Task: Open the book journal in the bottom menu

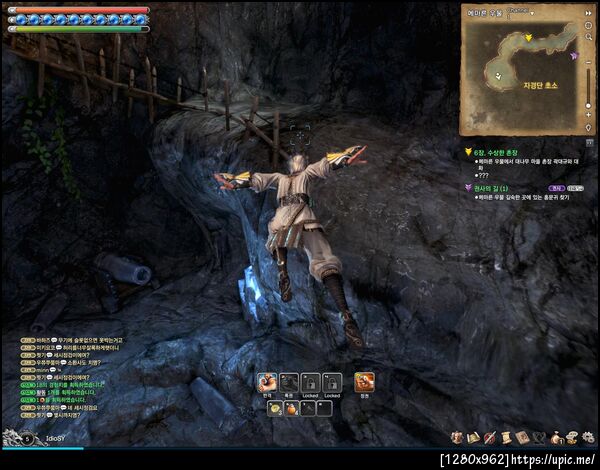Action: pyautogui.click(x=522, y=437)
